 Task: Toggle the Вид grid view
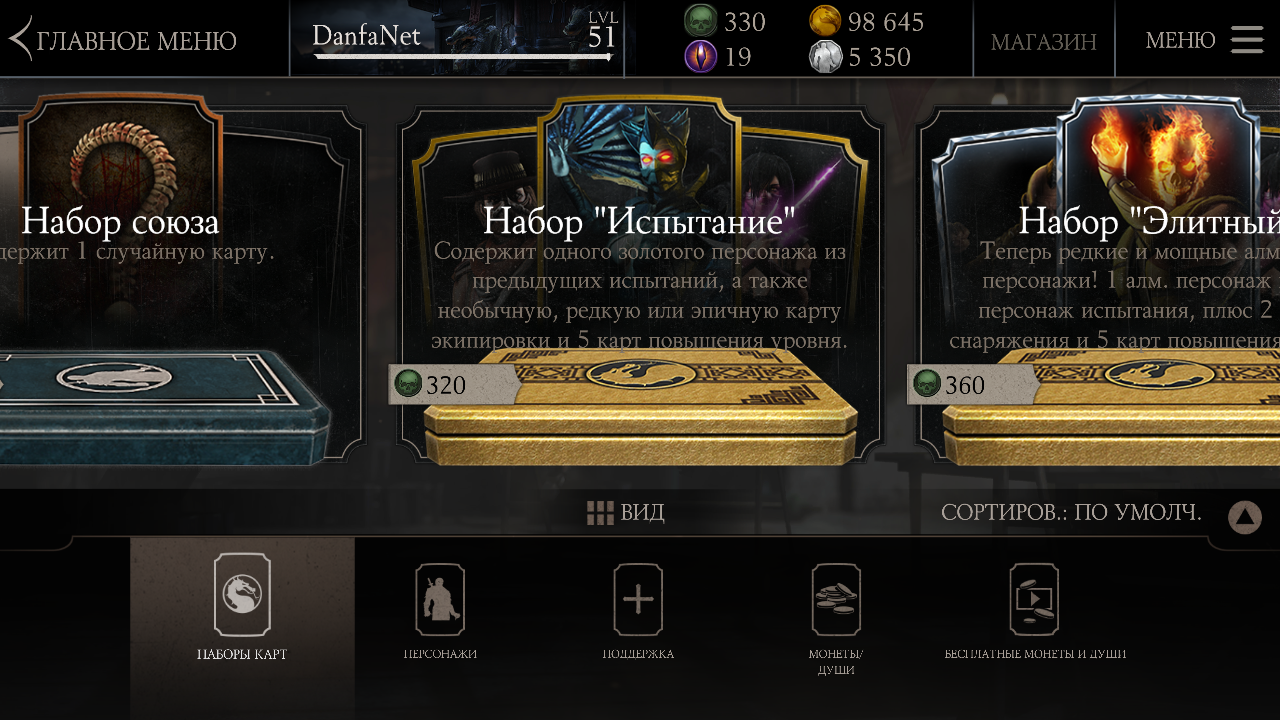(x=625, y=513)
